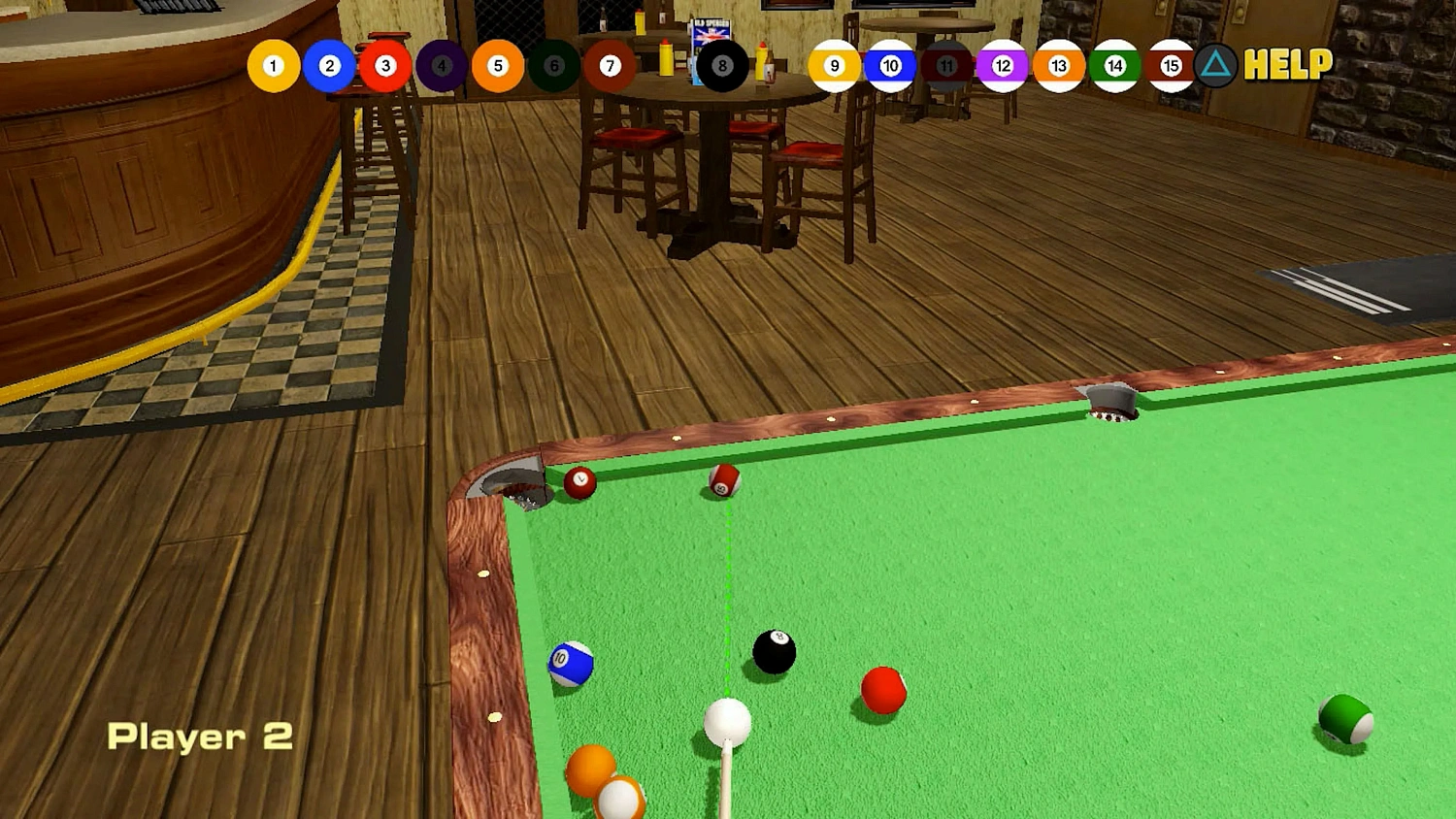
Task: Select the orange-striped 13 ball indicator
Action: coord(1058,65)
